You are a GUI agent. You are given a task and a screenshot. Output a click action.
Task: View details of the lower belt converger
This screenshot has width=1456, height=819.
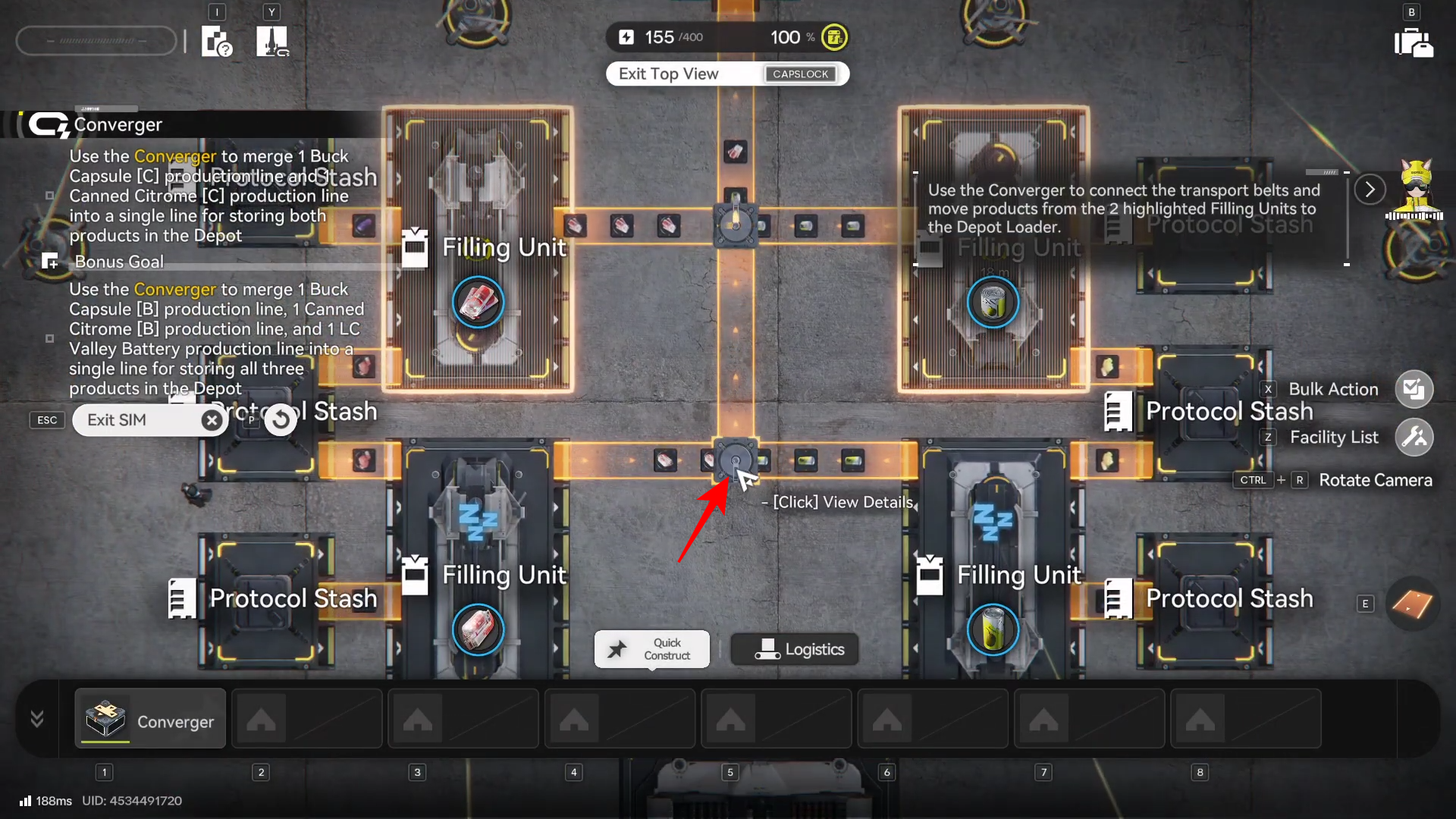[x=735, y=460]
